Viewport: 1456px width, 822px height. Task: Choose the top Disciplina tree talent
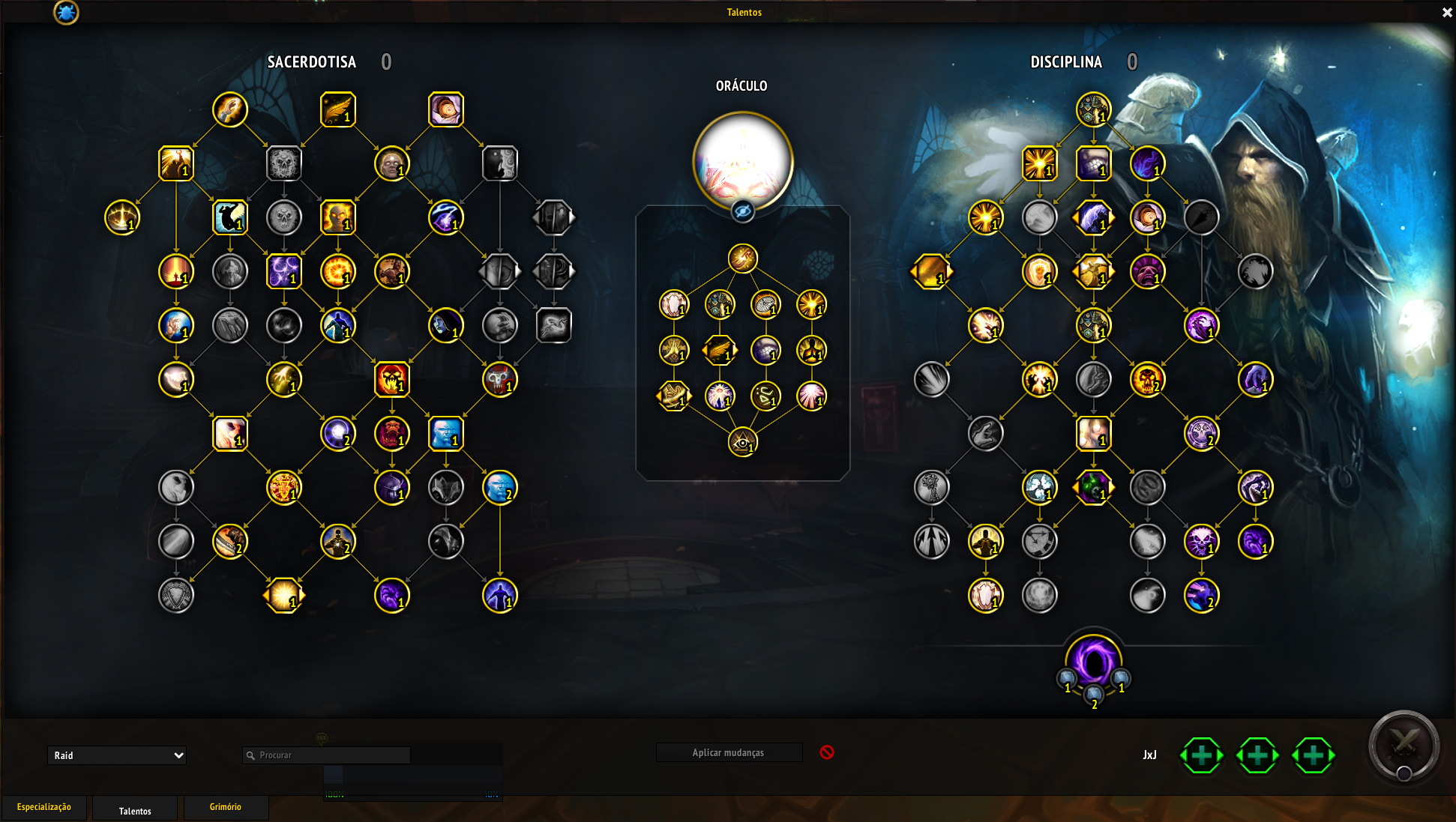point(1093,109)
